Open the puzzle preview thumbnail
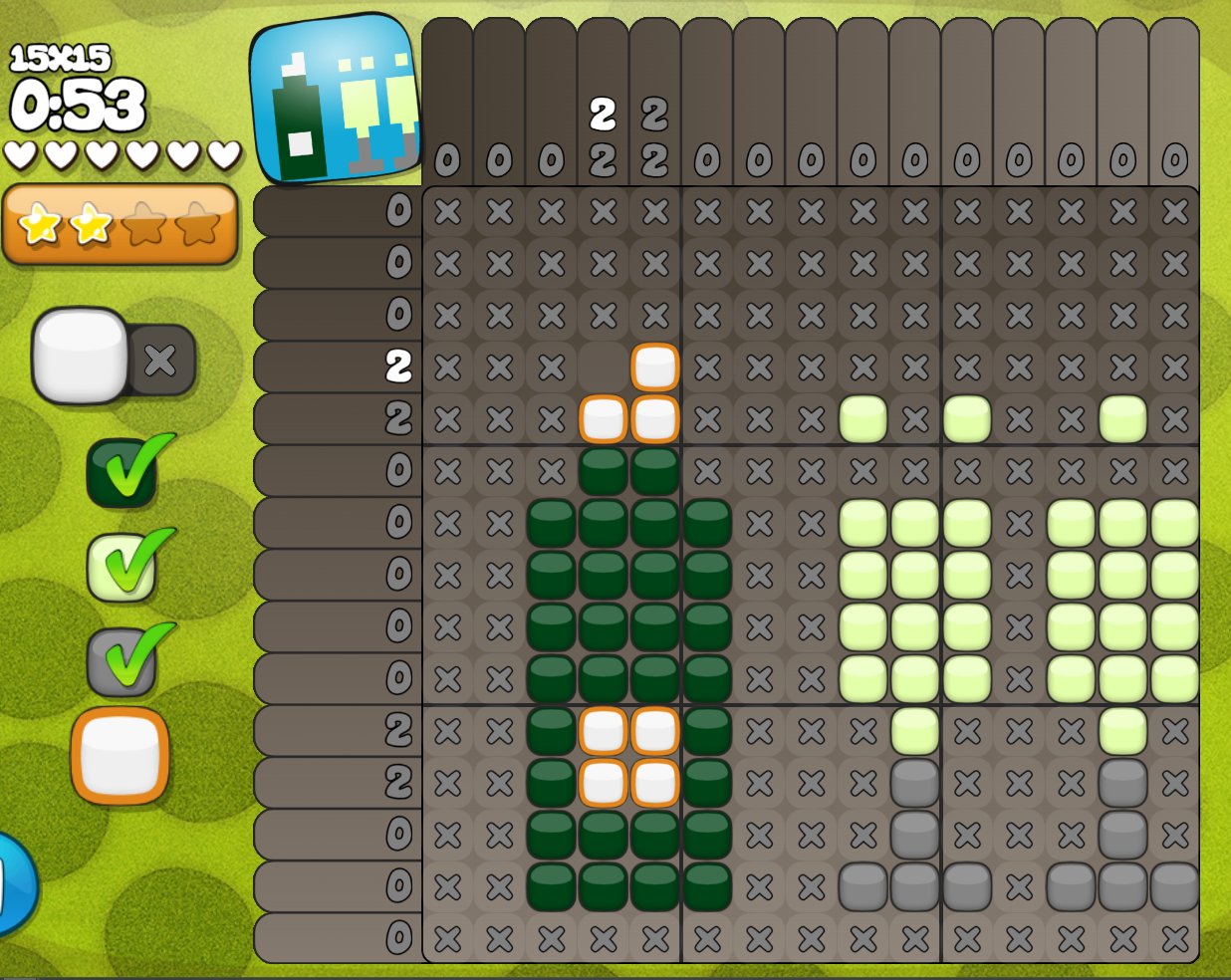 pos(334,99)
